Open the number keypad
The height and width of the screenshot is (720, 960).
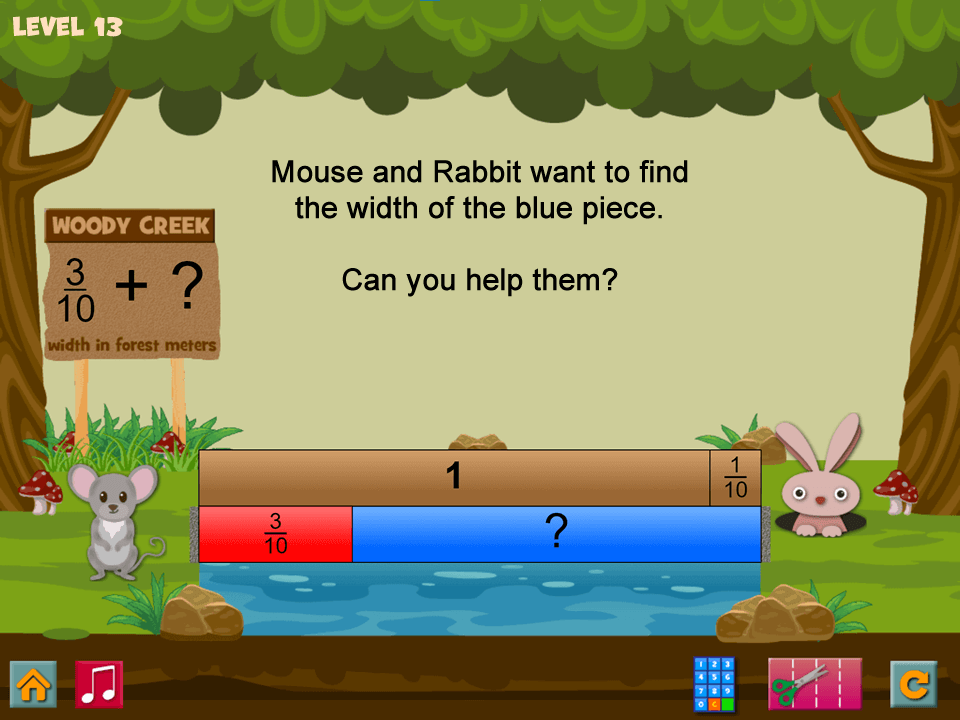pos(714,684)
